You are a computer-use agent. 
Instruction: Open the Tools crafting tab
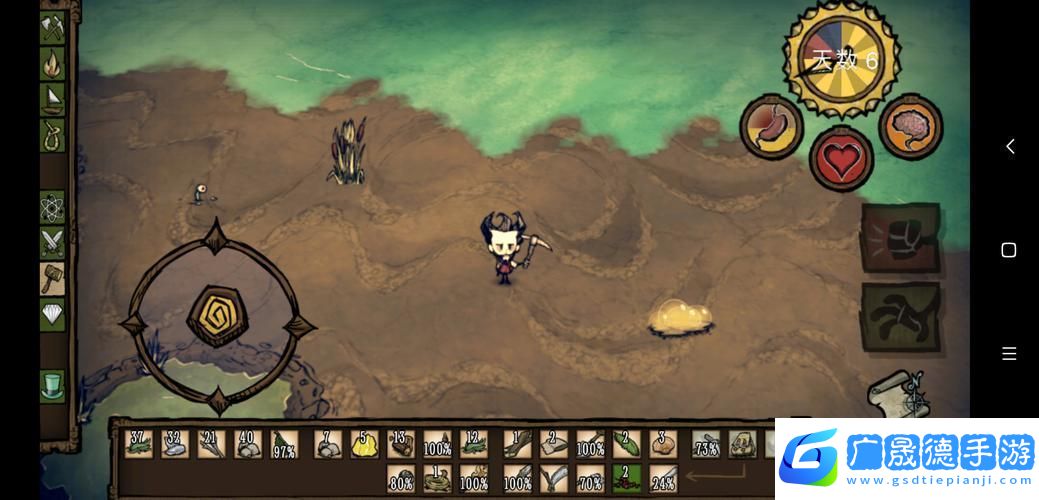[x=52, y=28]
